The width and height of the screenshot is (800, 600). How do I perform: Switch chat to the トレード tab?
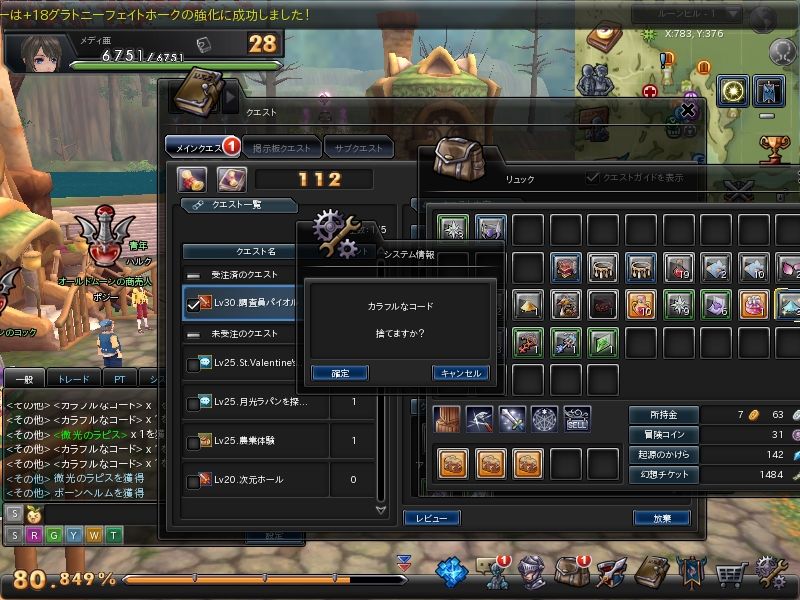coord(73,379)
